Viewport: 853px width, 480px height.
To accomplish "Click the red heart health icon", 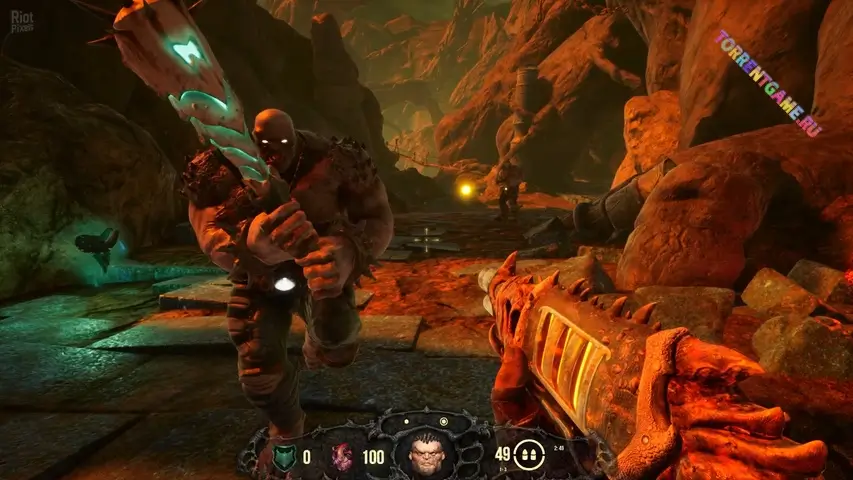I will [343, 456].
